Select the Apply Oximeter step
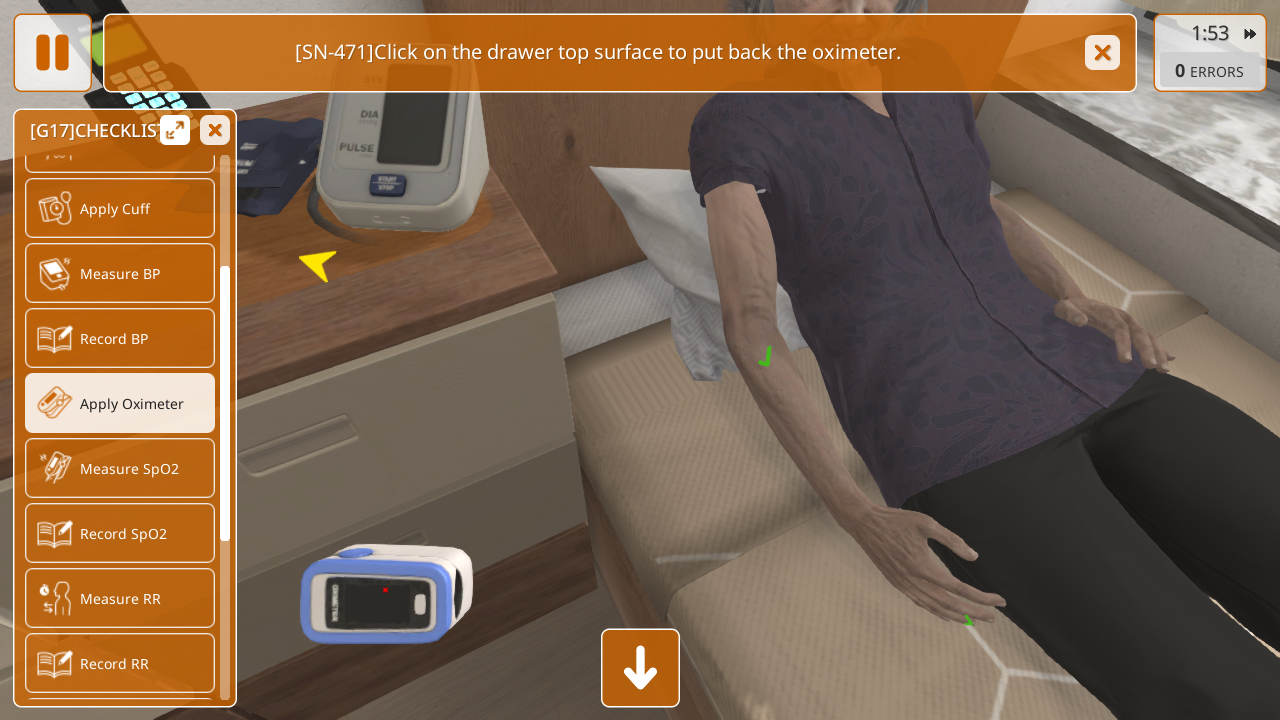Screen dimensions: 1280x720 120,404
